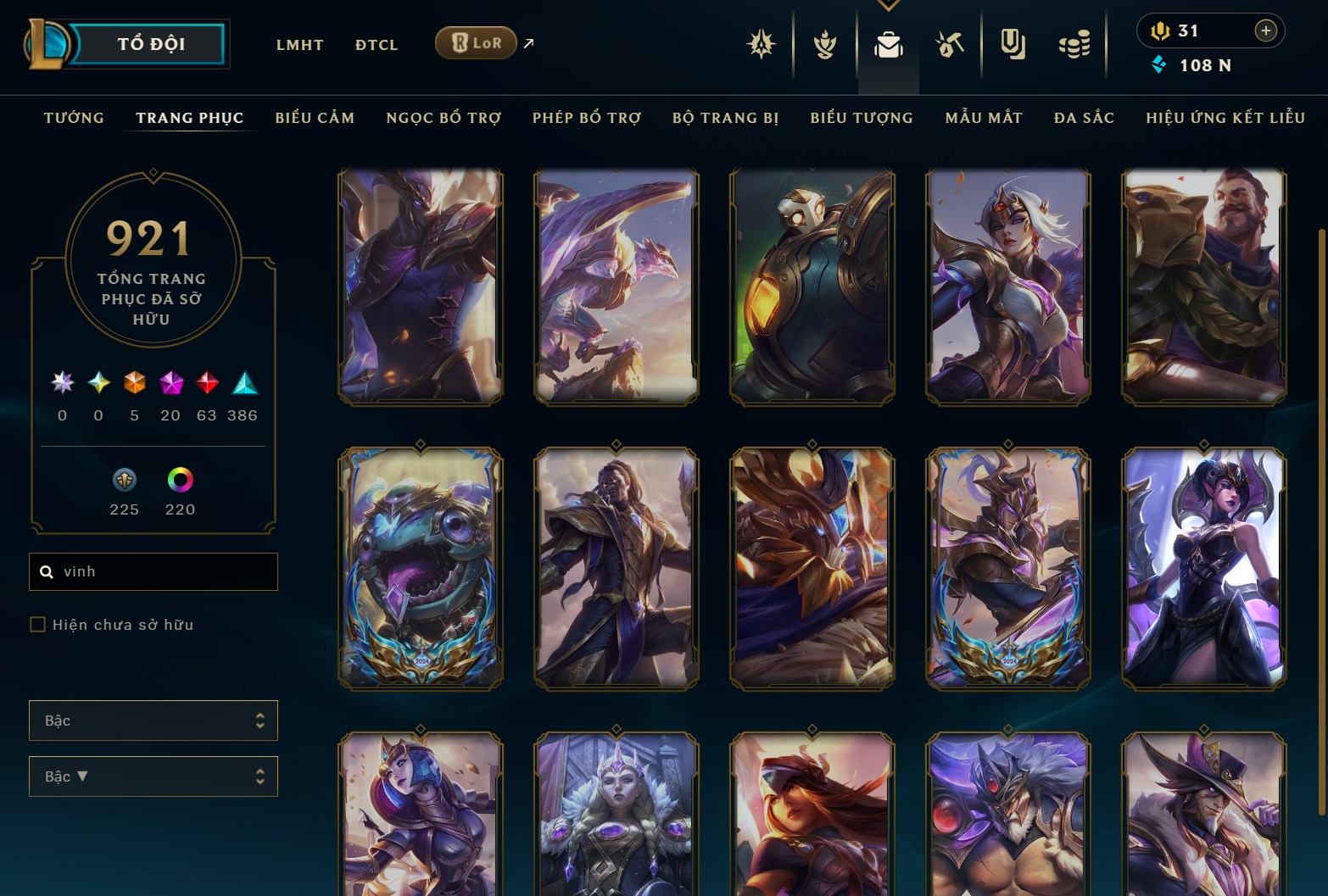Image resolution: width=1328 pixels, height=896 pixels.
Task: Show the BỘ TRANG BỊ tab
Action: [x=725, y=118]
